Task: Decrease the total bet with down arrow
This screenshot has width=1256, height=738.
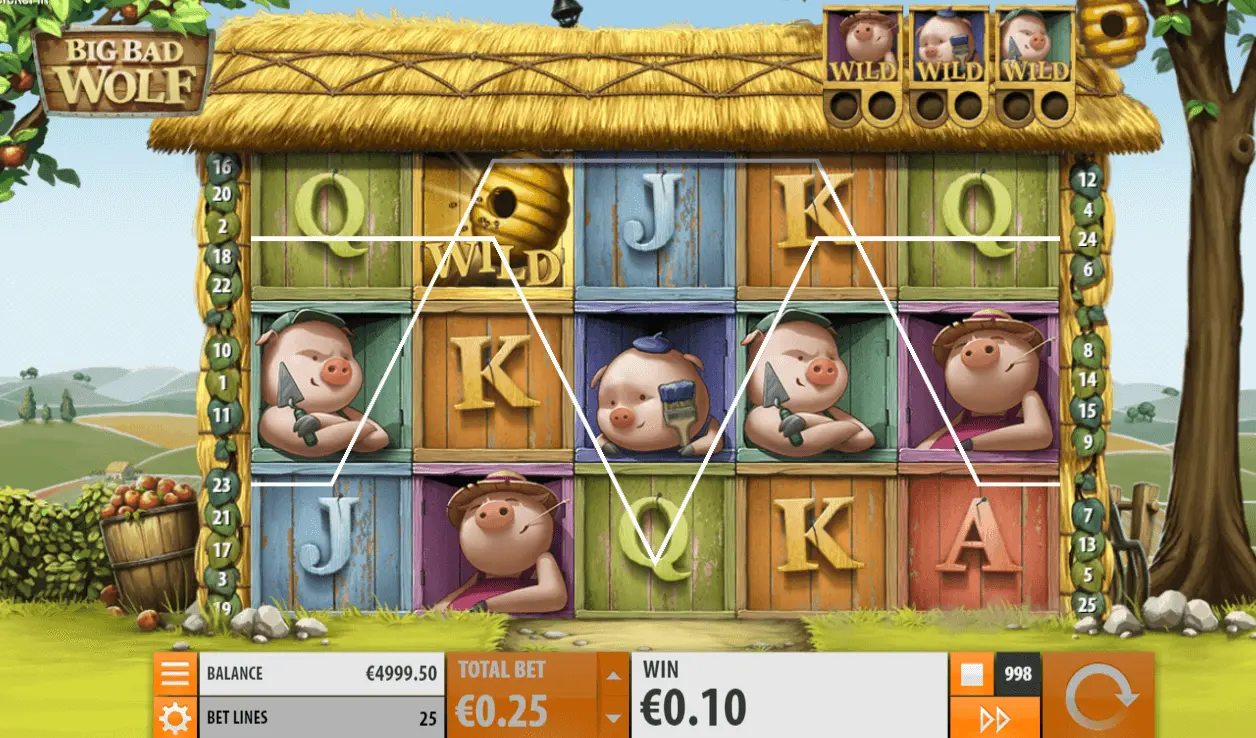Action: pyautogui.click(x=612, y=717)
